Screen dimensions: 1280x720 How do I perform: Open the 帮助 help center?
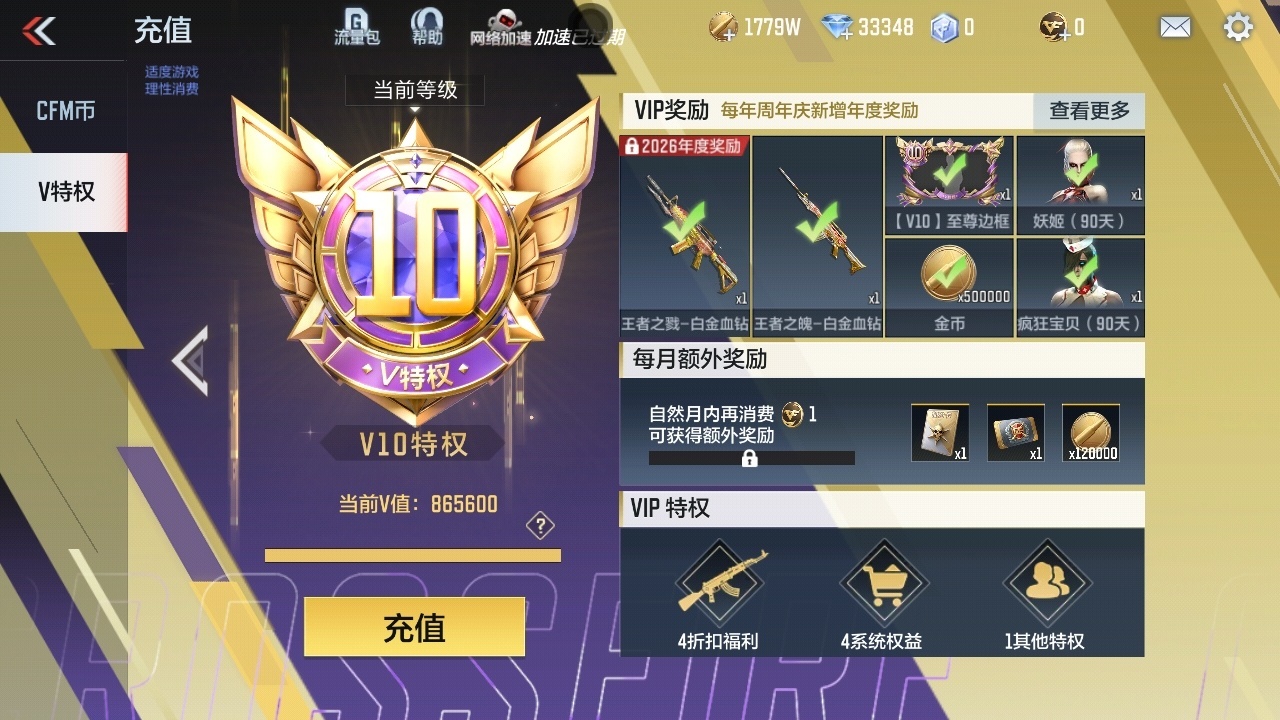click(x=428, y=27)
